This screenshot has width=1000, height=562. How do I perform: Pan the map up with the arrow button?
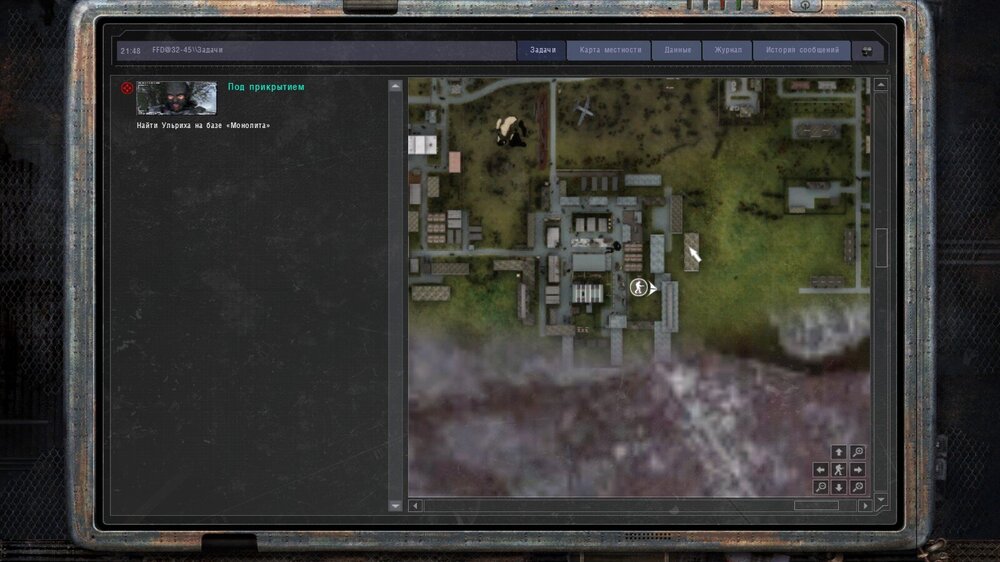839,453
